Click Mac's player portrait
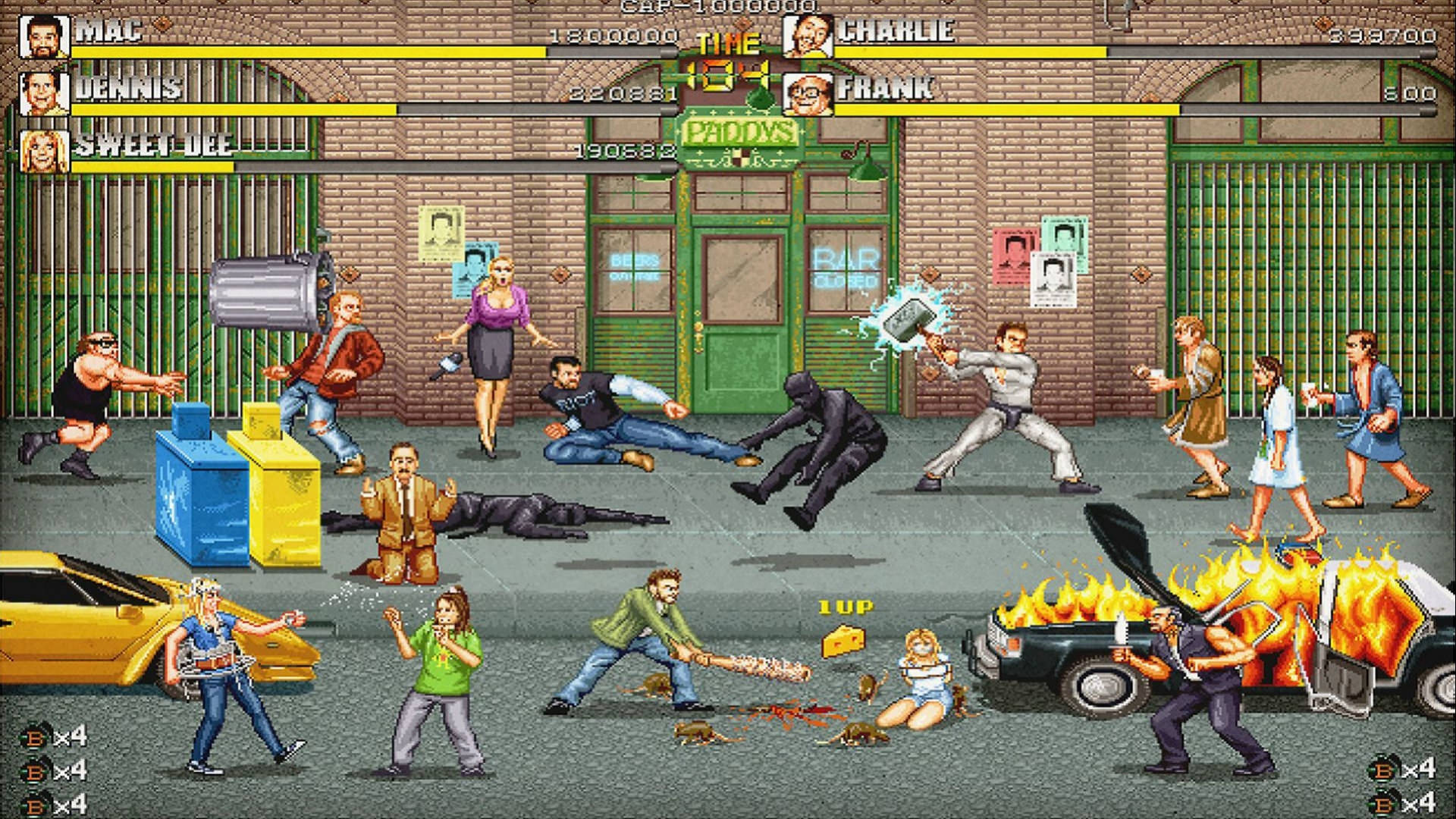The width and height of the screenshot is (1456, 819). coord(45,36)
